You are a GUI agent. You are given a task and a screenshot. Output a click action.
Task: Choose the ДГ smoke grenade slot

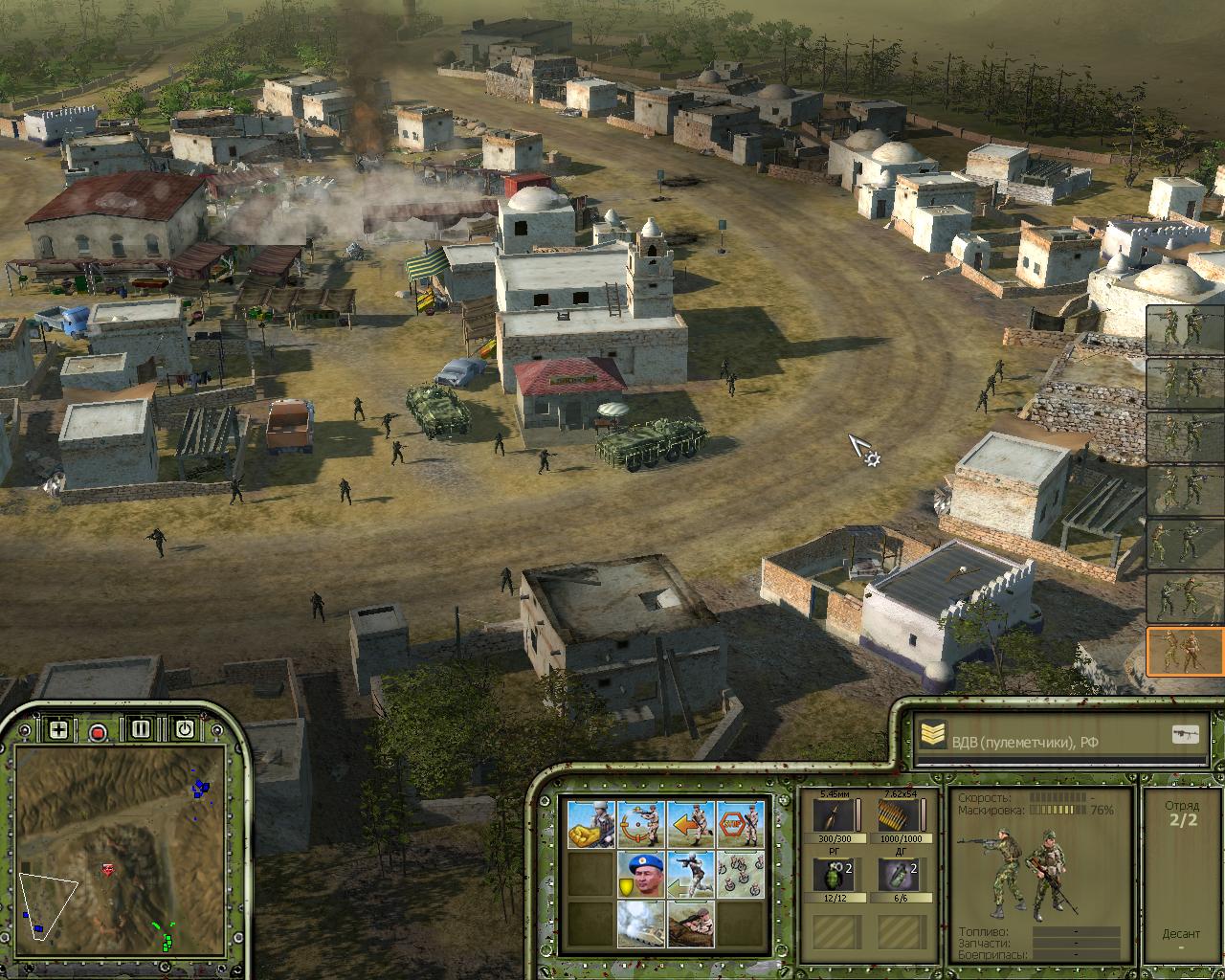point(895,876)
